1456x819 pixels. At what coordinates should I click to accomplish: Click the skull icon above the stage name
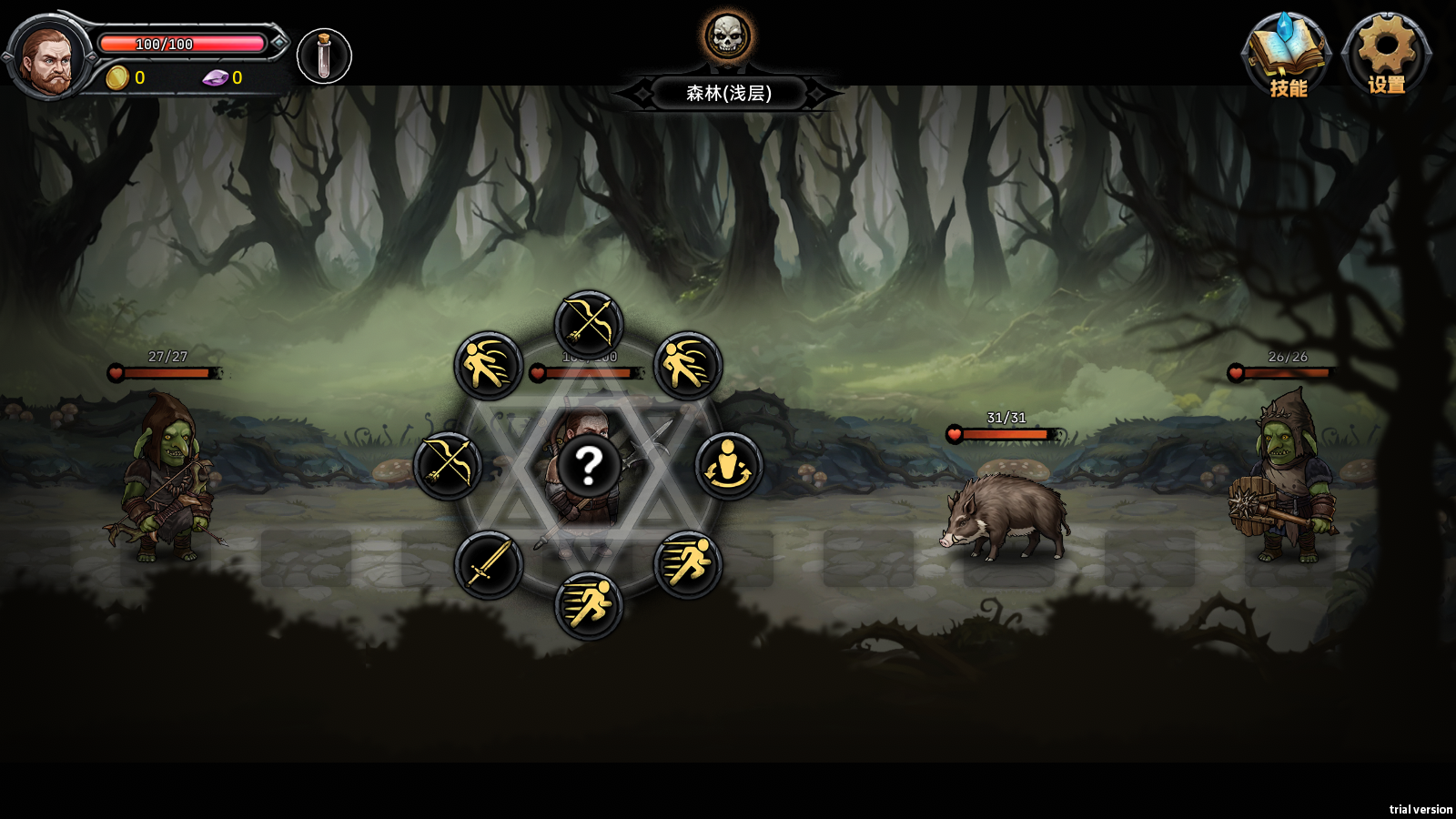click(727, 37)
